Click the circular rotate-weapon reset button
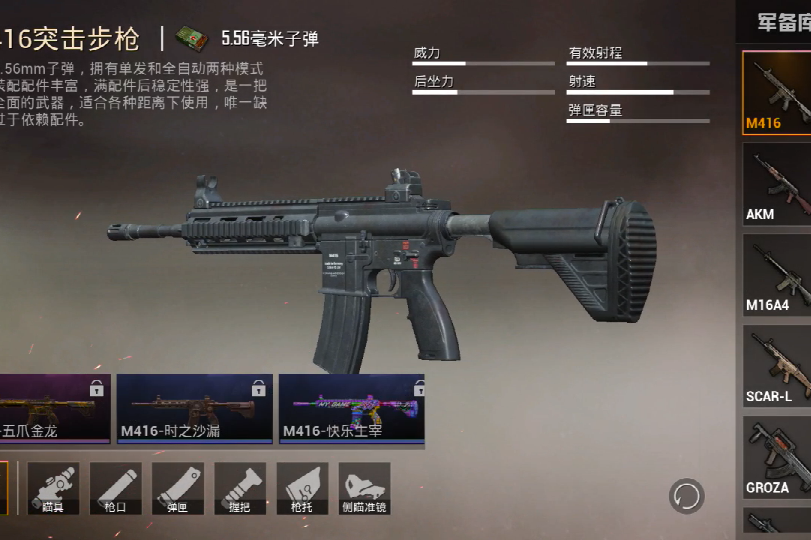The width and height of the screenshot is (811, 540). click(x=687, y=496)
